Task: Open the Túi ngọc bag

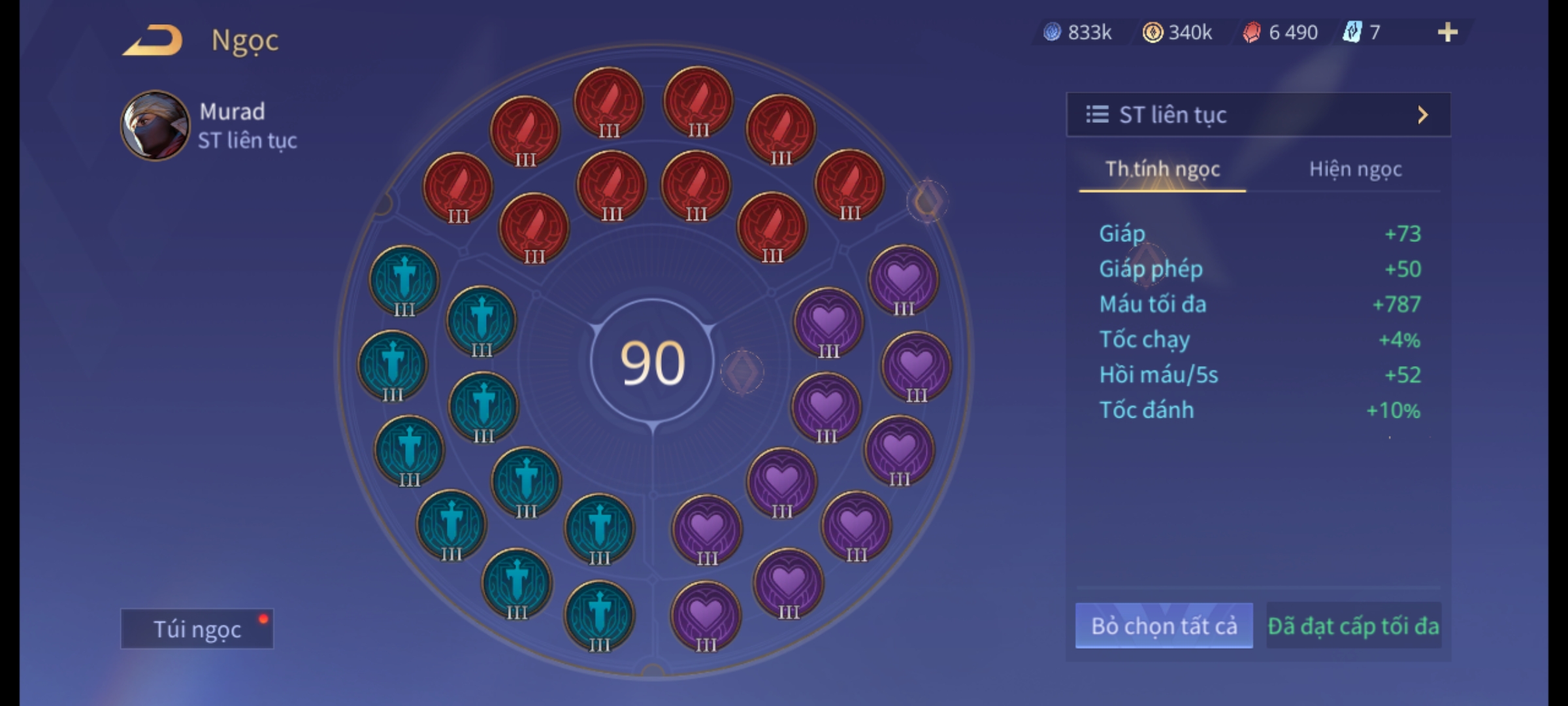Action: (x=197, y=629)
